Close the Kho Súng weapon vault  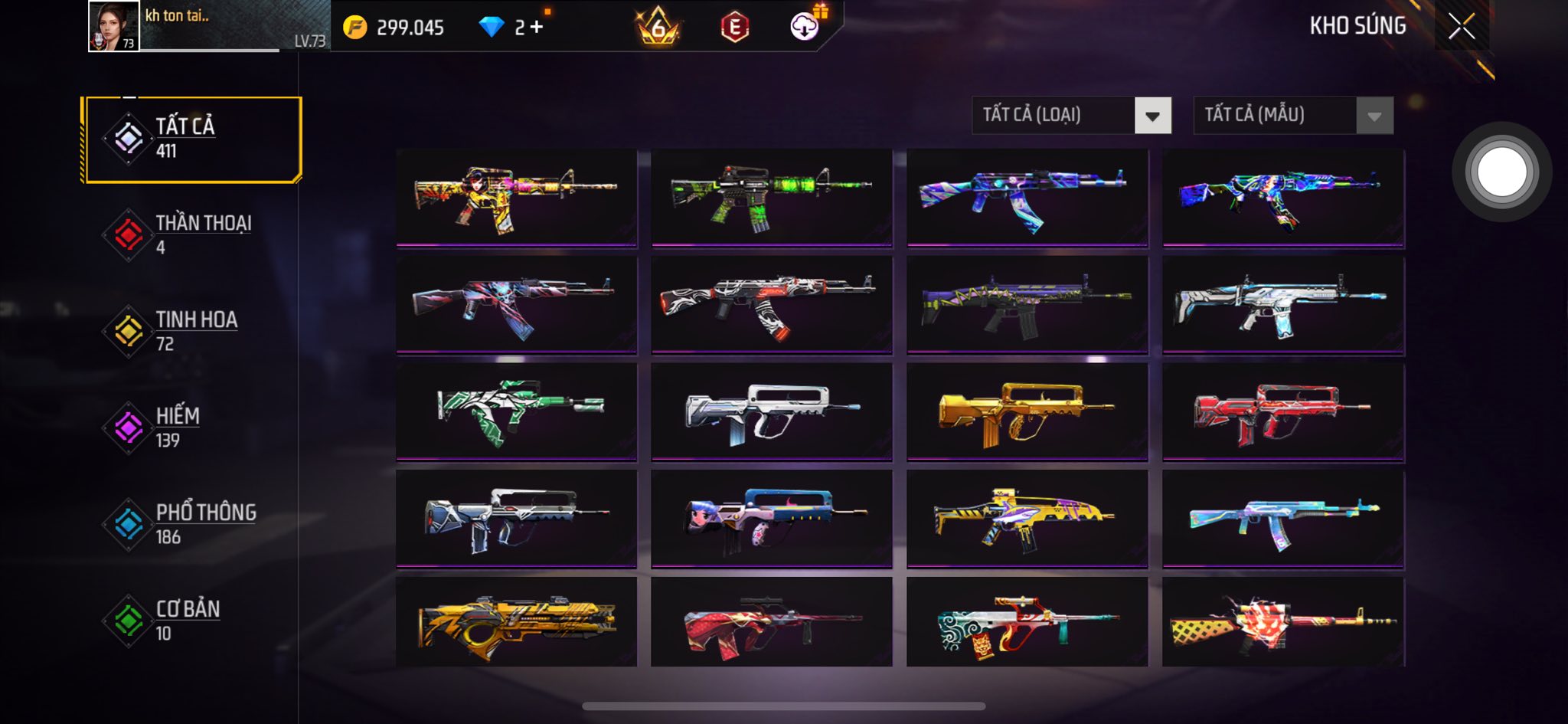1461,27
